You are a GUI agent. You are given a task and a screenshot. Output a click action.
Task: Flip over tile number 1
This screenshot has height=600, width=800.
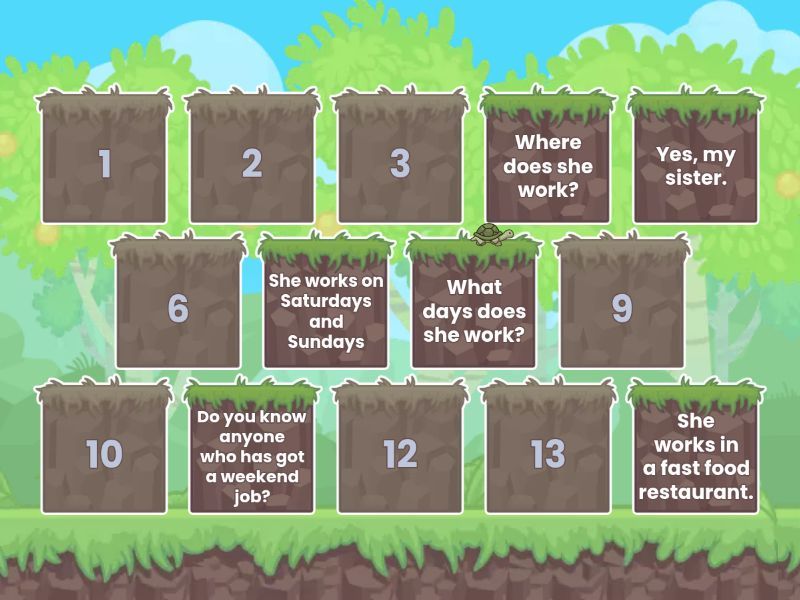104,163
